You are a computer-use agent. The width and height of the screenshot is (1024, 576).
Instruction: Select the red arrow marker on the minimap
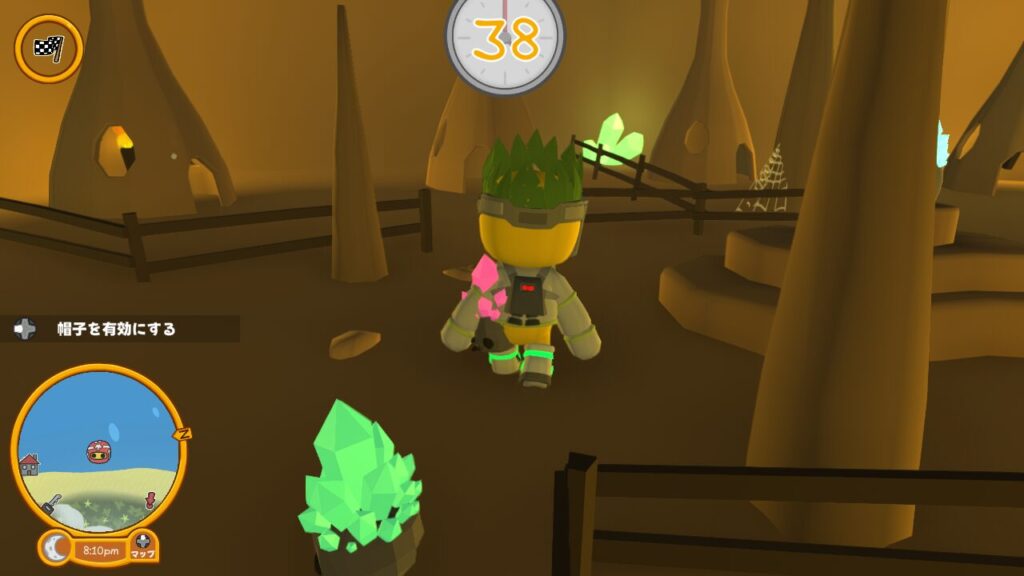152,498
